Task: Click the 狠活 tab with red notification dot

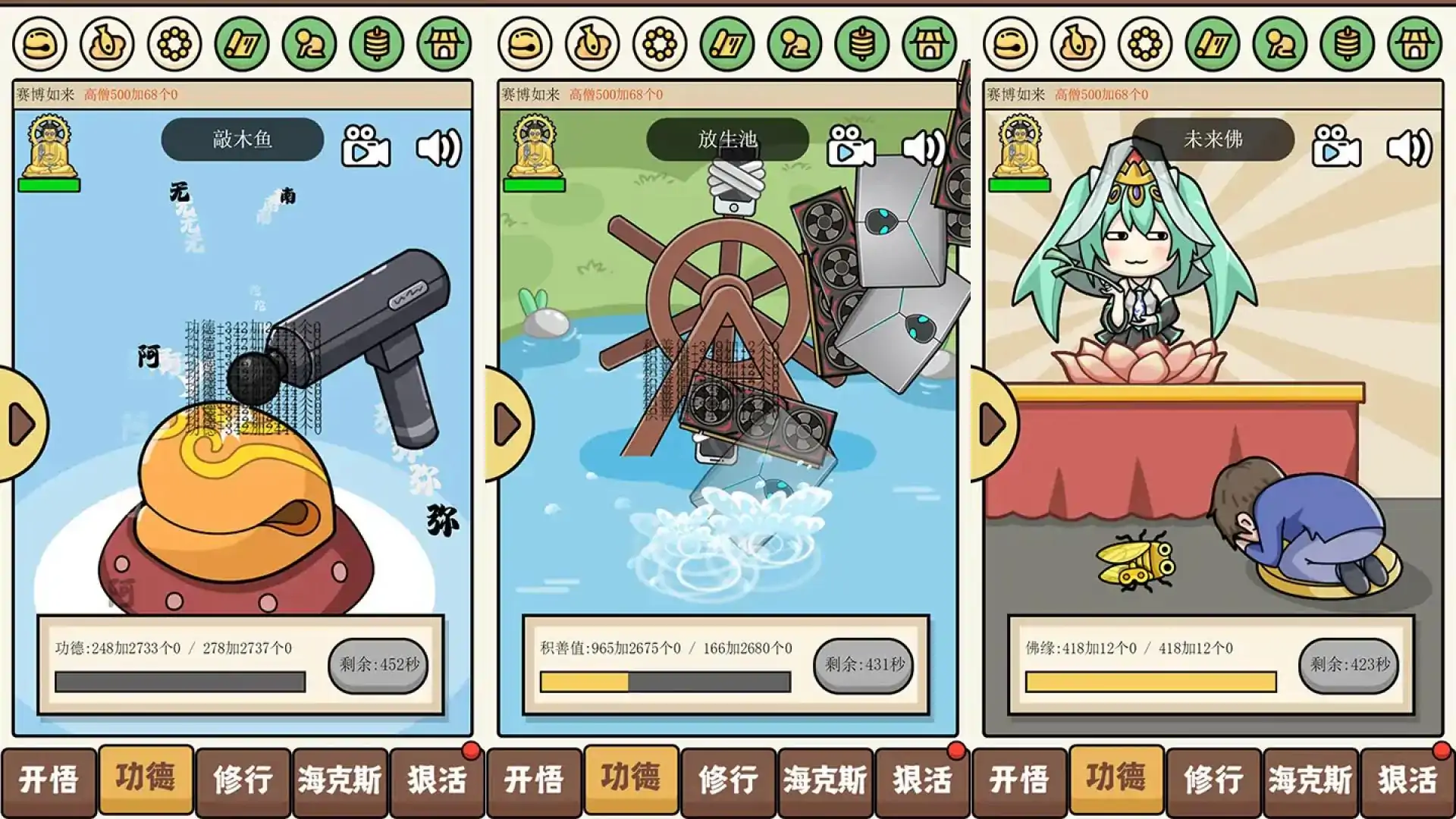Action: point(438,780)
